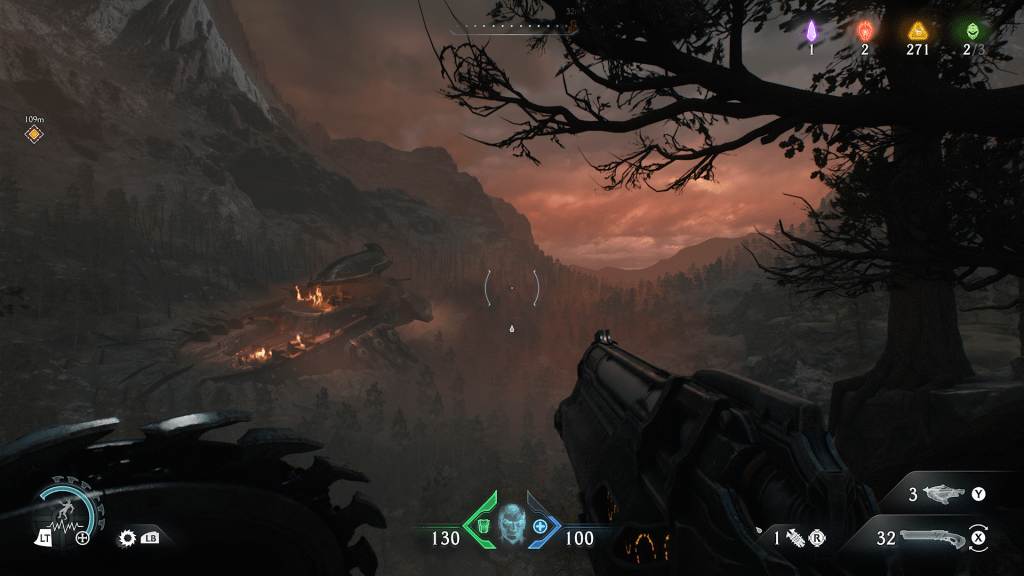
Task: Select the shotgun weapon slot
Action: (931, 538)
